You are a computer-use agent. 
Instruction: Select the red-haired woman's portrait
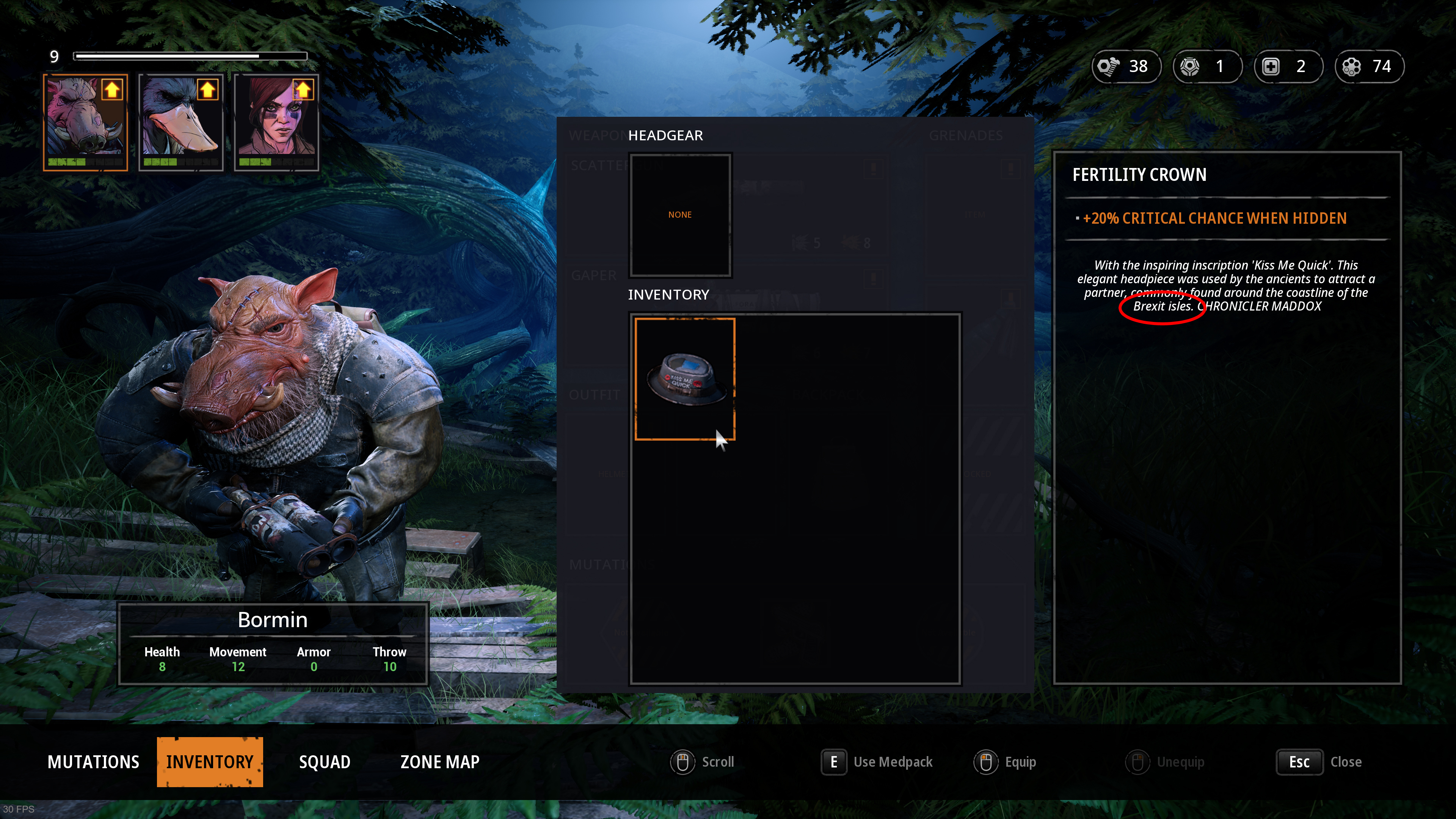click(276, 122)
